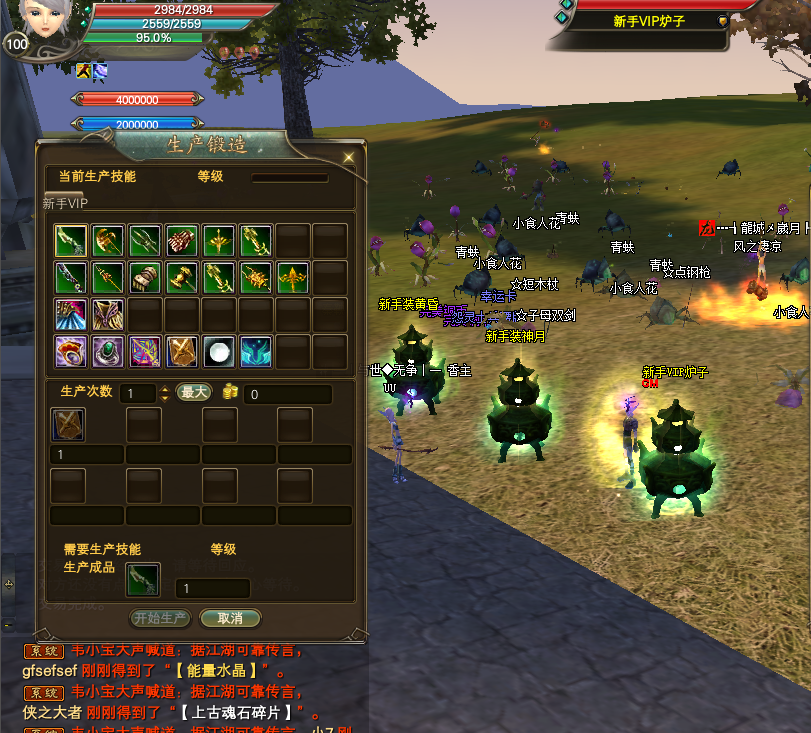Pick the golden war hammer recipe
This screenshot has height=733, width=811.
[x=182, y=277]
